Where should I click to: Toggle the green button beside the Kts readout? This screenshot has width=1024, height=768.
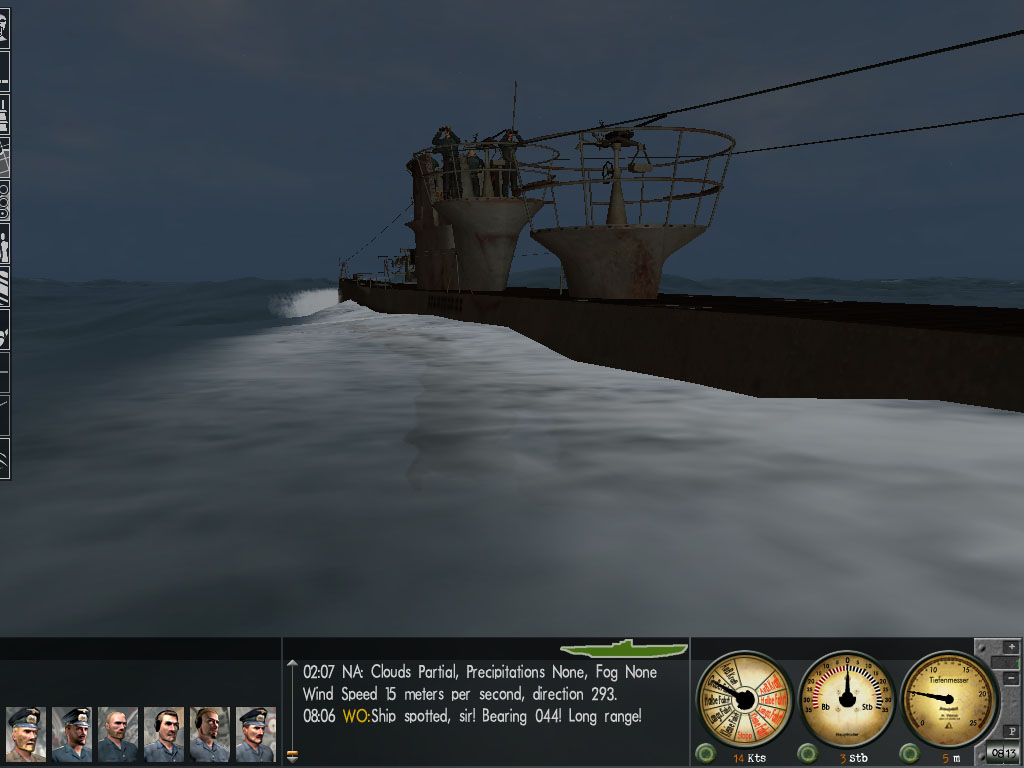pyautogui.click(x=706, y=753)
